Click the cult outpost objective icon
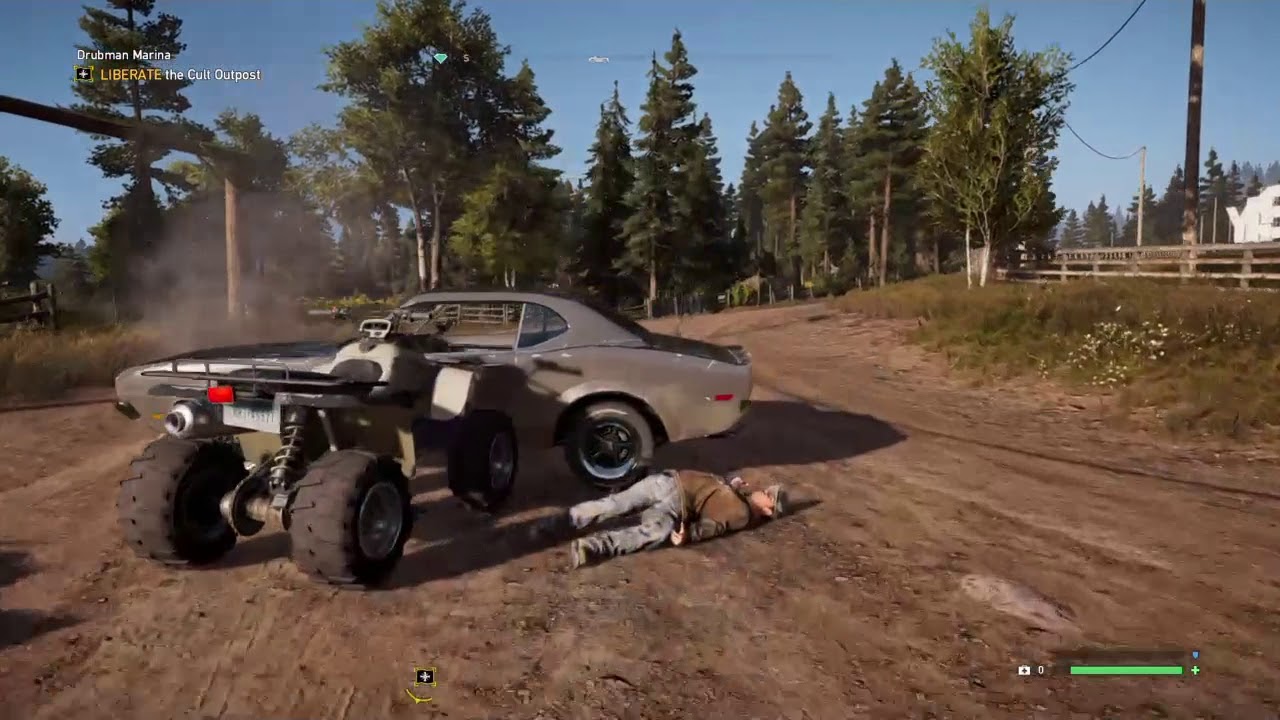The height and width of the screenshot is (720, 1280). (83, 74)
